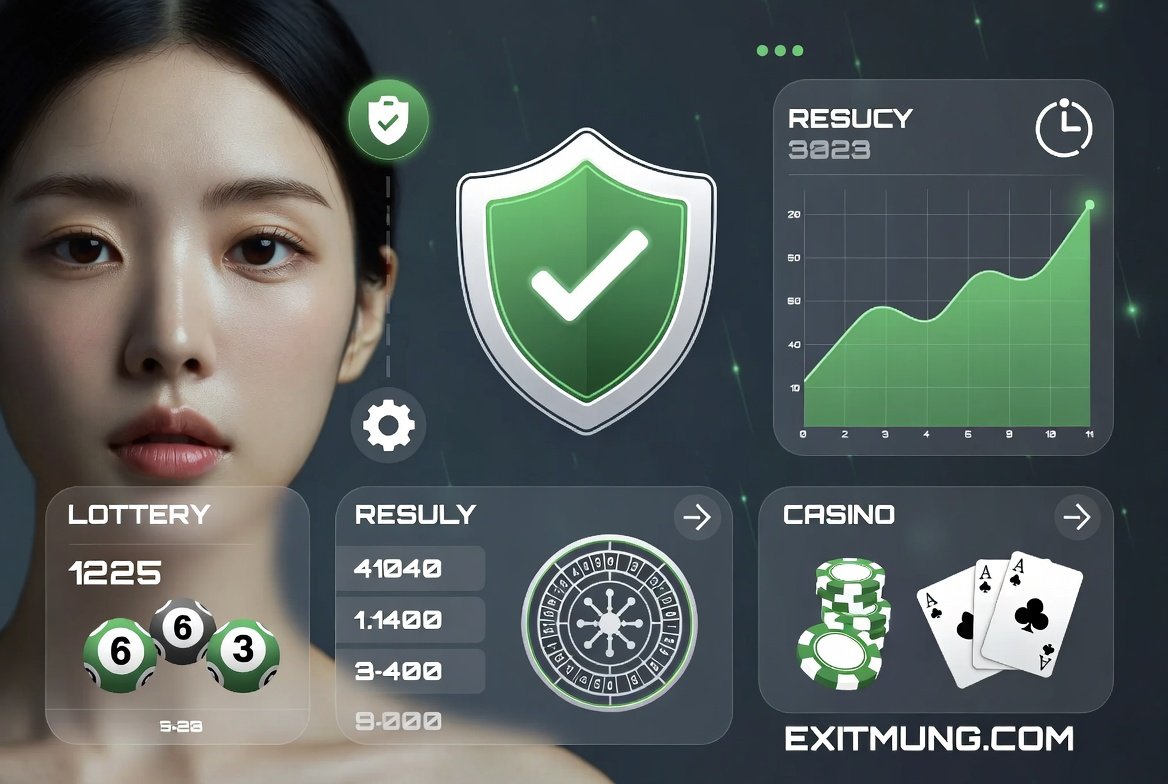
Task: Open the Casino panel arrow button
Action: coord(1076,517)
